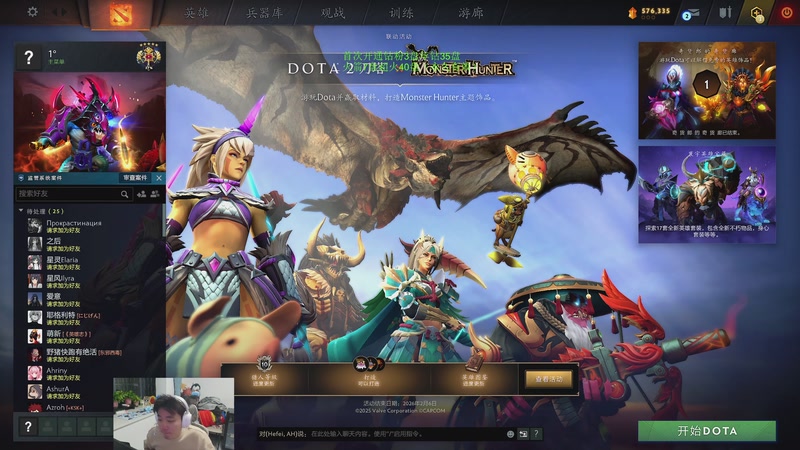Open the profile portrait with question mark
Screen dimensions: 800x450
29,59
